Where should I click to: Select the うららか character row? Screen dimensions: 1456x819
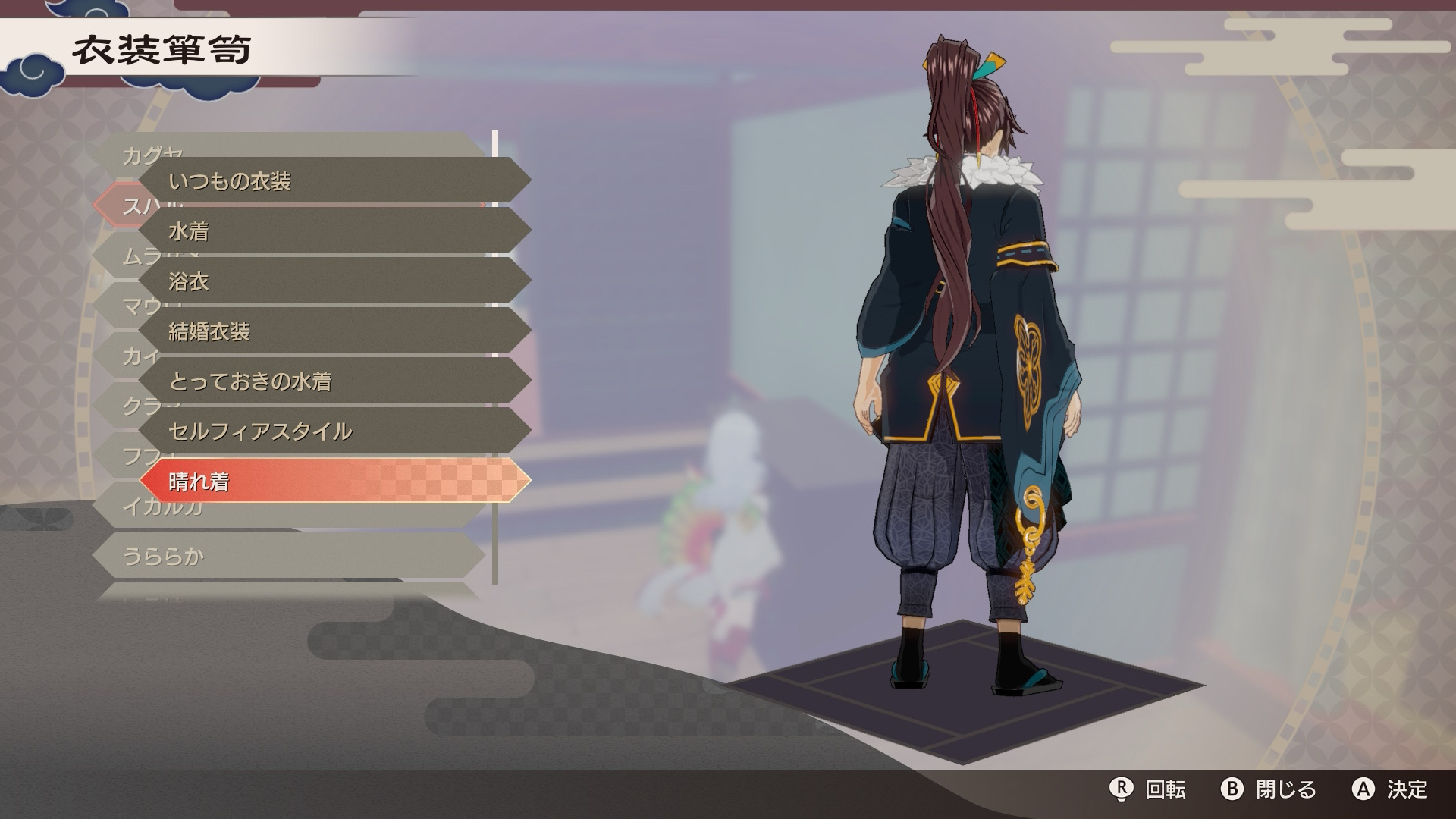point(288,556)
